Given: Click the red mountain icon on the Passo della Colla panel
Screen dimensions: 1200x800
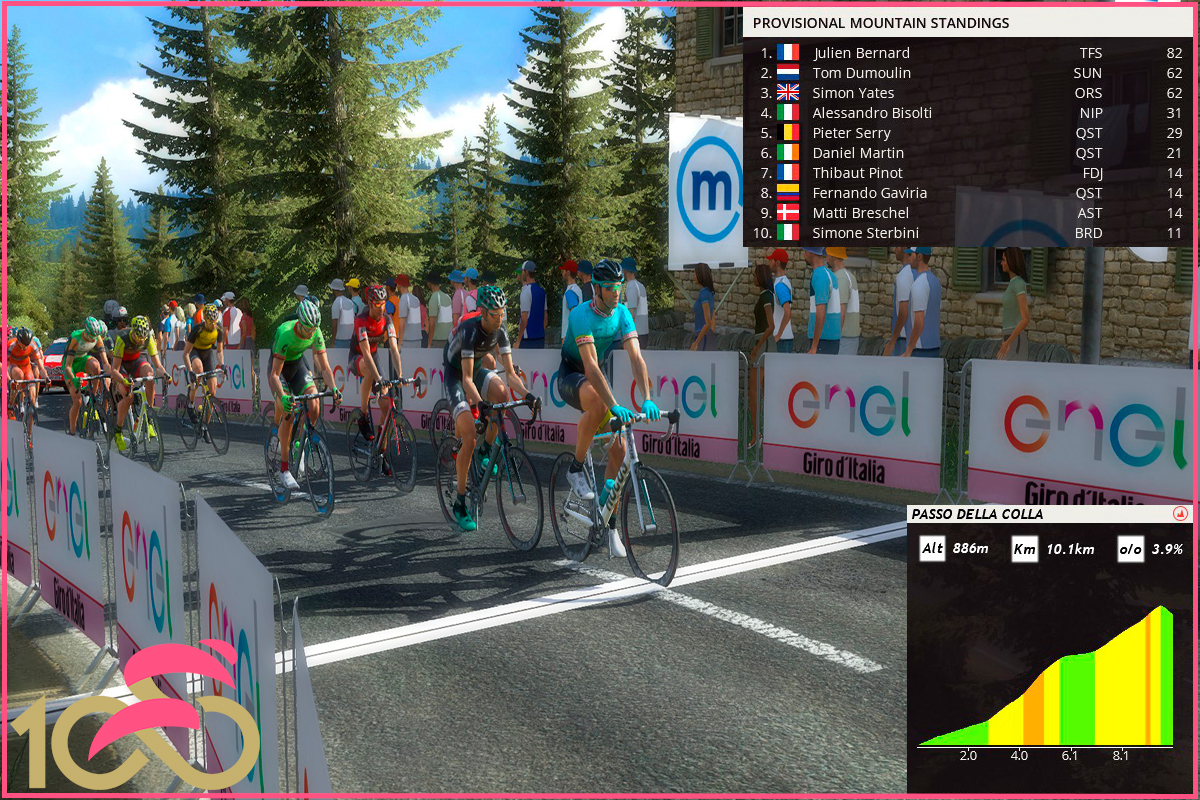Looking at the screenshot, I should click(x=1180, y=514).
